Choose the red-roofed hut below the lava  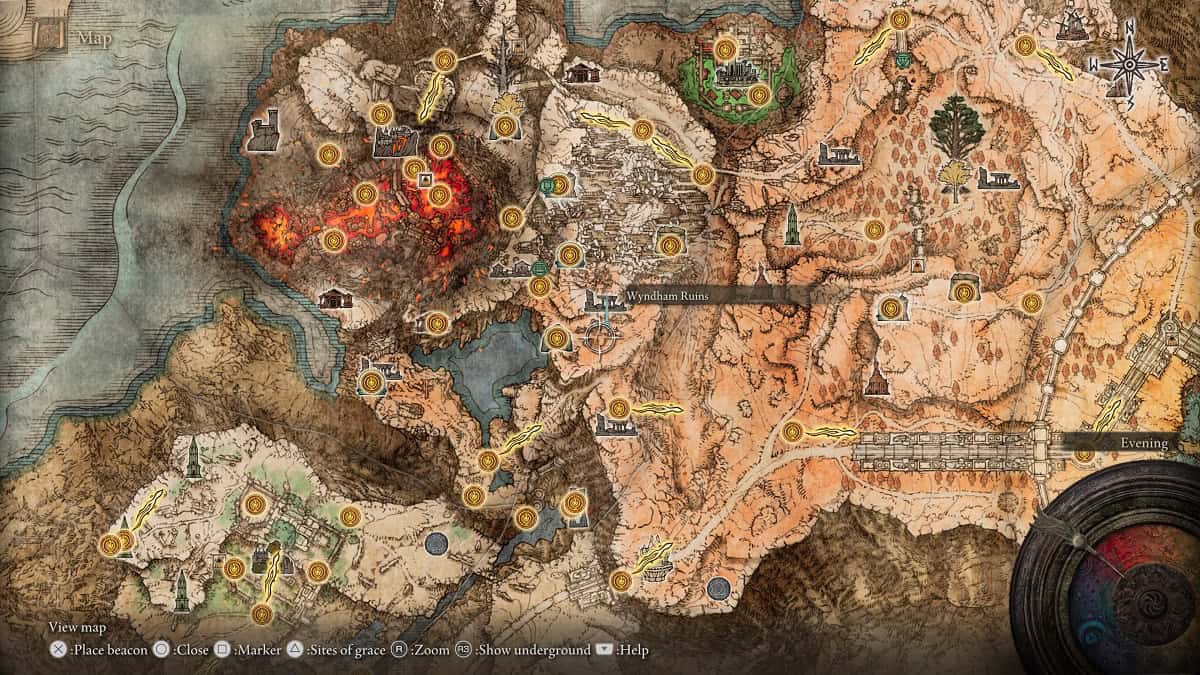coord(334,298)
